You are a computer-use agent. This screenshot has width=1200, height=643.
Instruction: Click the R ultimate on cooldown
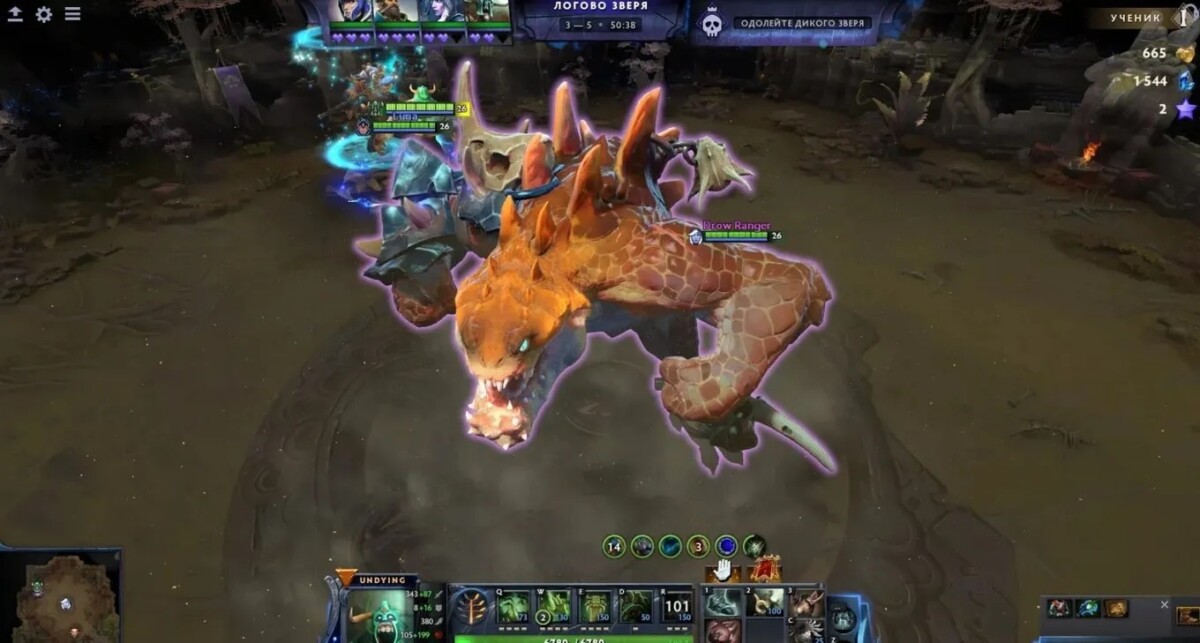pos(677,606)
